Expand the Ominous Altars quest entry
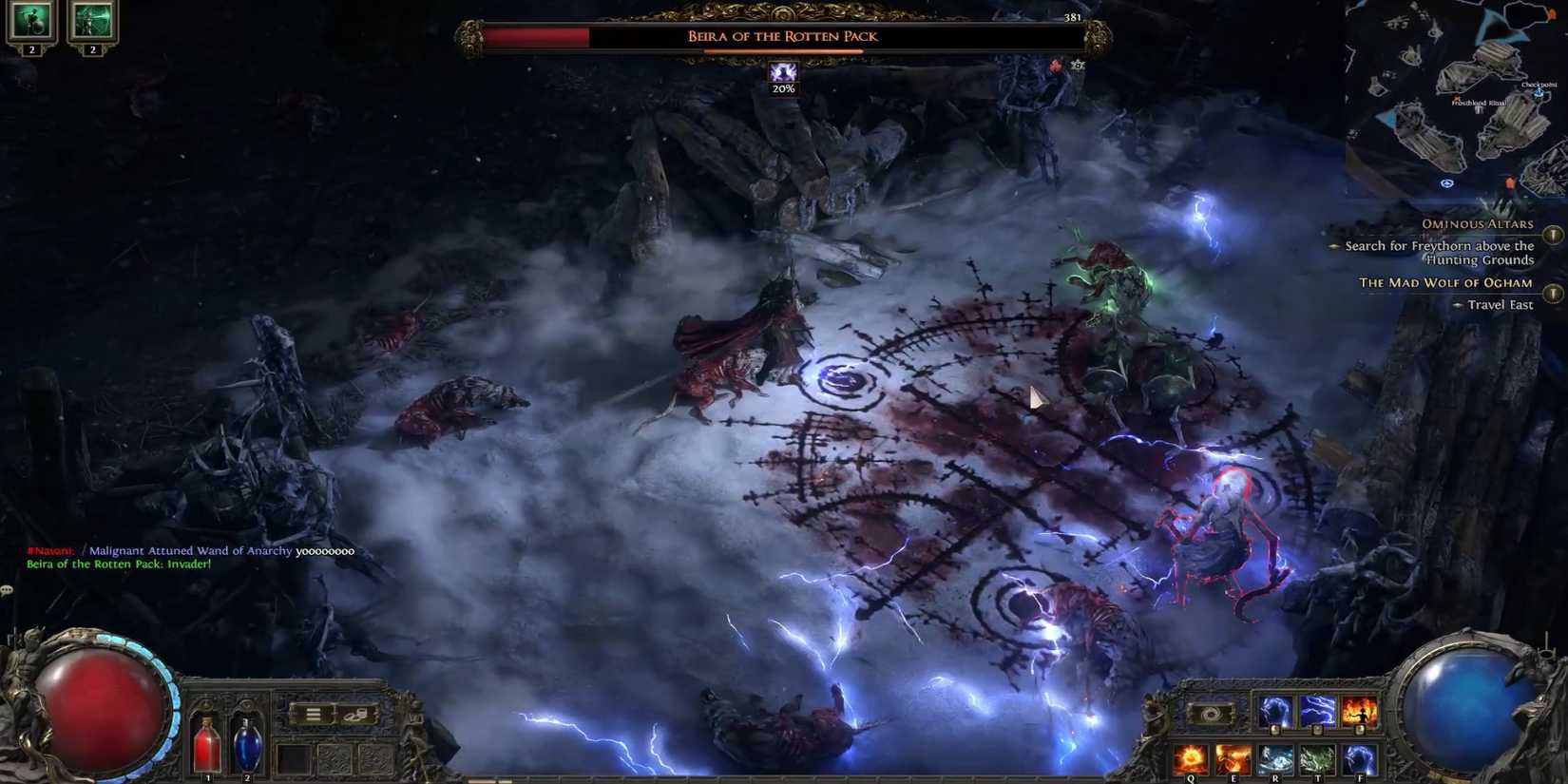 pyautogui.click(x=1553, y=234)
